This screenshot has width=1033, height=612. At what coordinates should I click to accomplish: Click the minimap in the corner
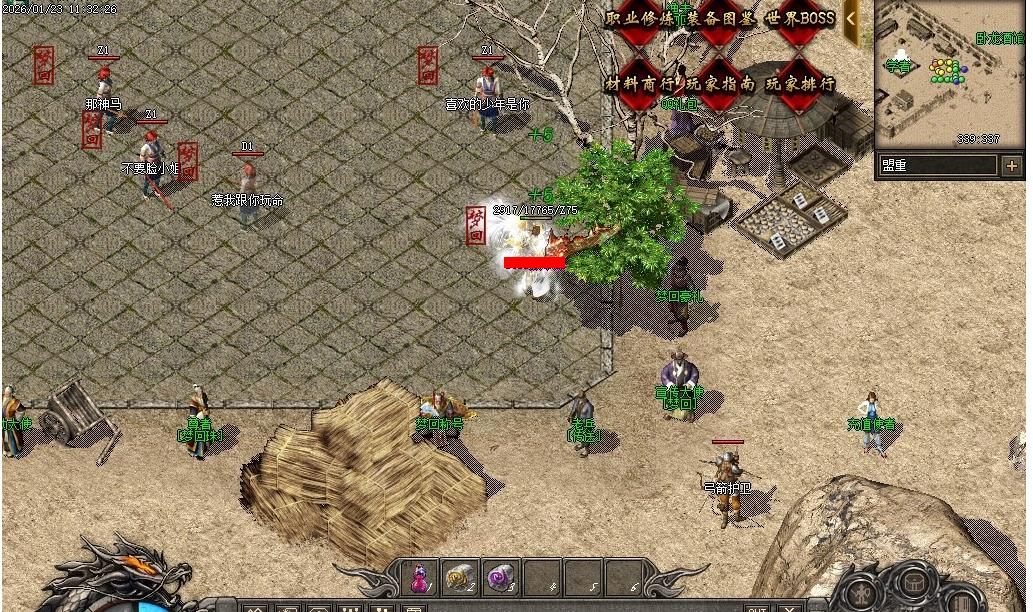948,73
